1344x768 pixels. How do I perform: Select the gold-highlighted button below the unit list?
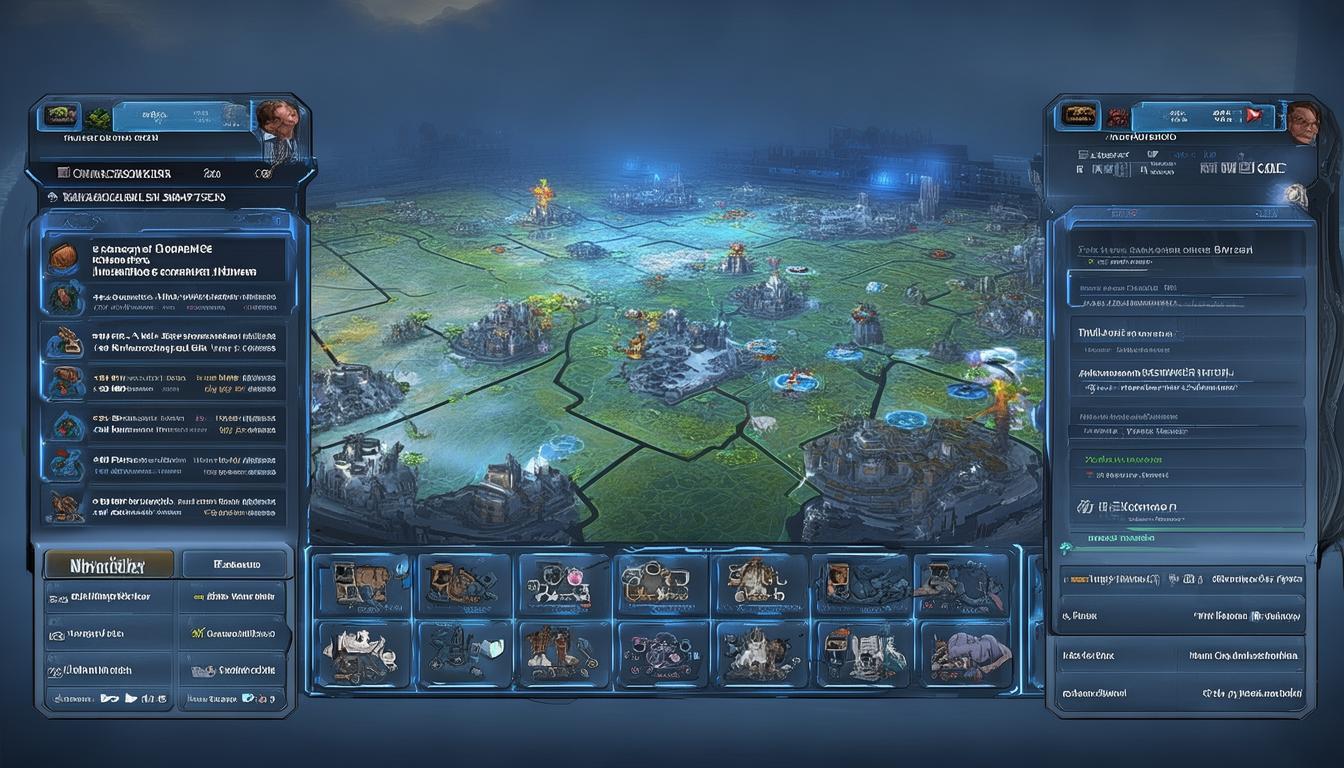108,565
